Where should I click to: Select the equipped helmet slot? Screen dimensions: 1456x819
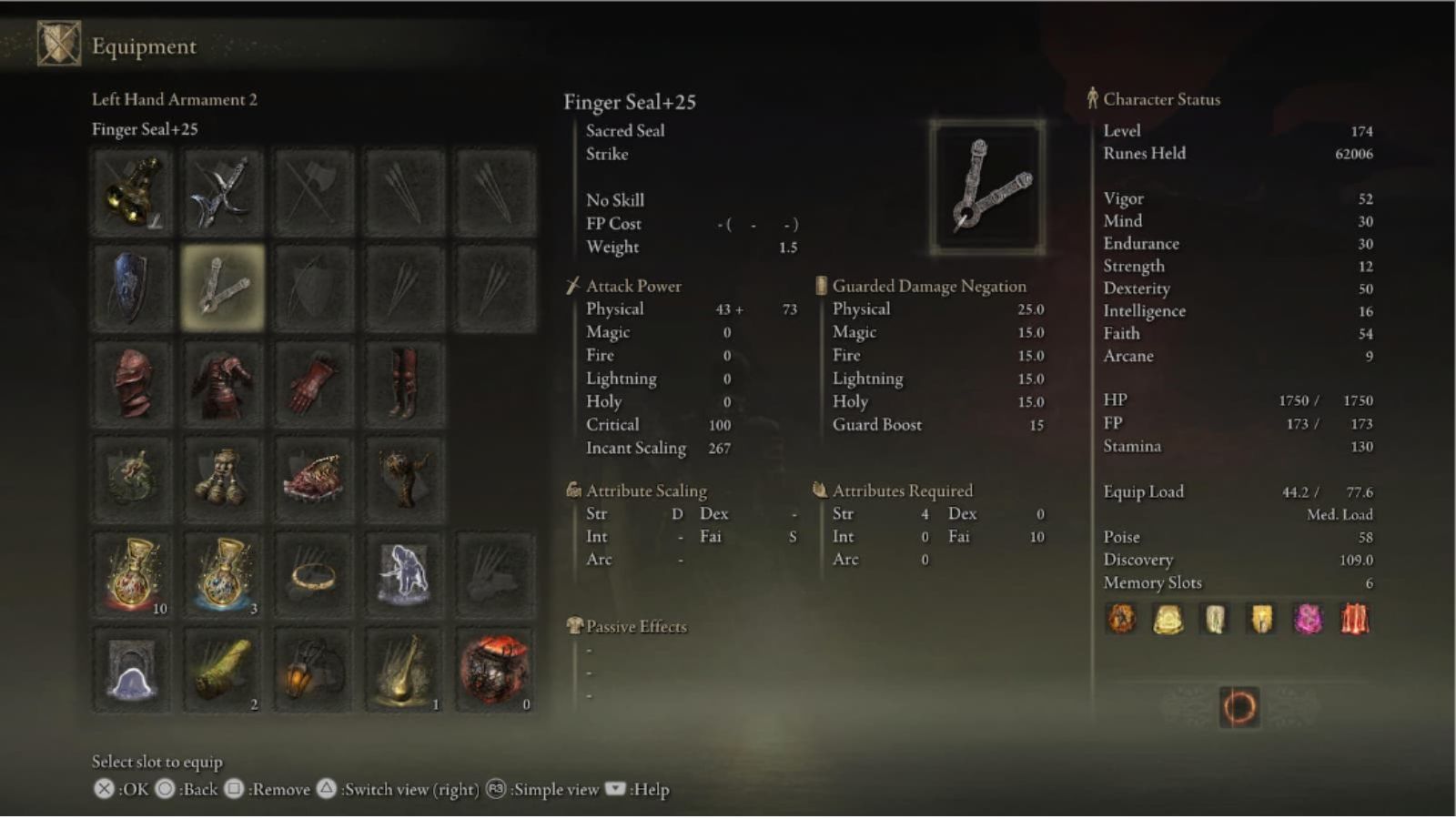(x=132, y=384)
